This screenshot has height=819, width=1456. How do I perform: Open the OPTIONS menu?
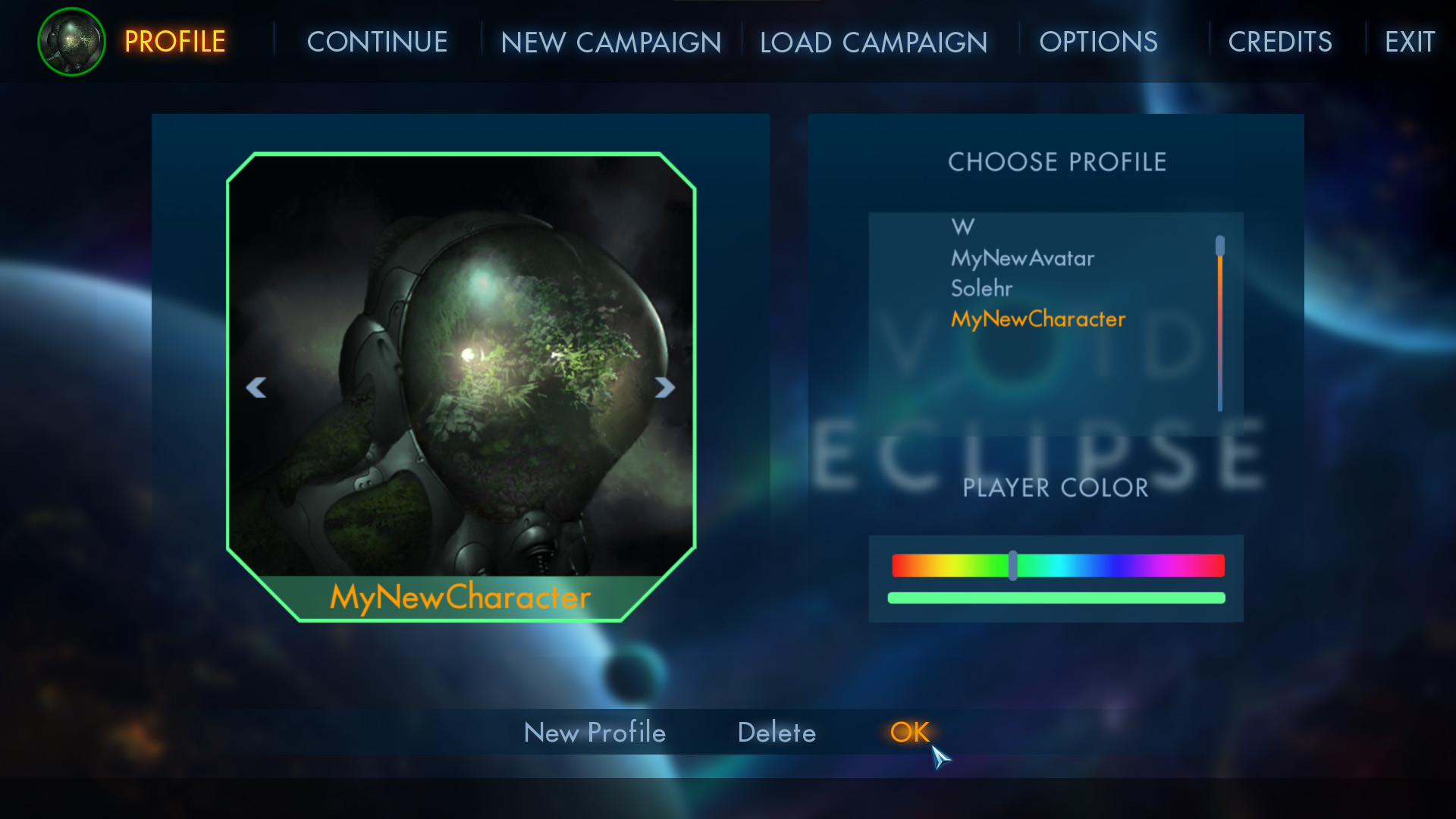click(x=1099, y=42)
